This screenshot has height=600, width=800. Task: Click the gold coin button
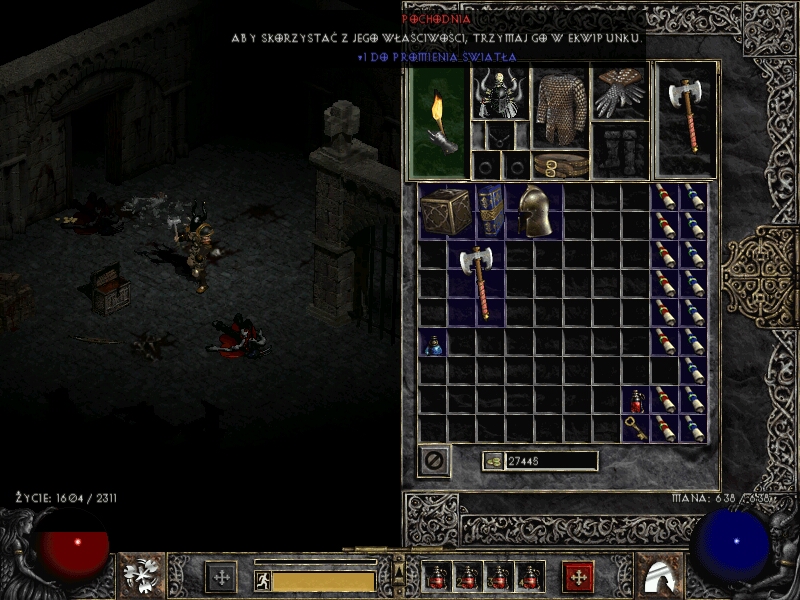[x=493, y=461]
